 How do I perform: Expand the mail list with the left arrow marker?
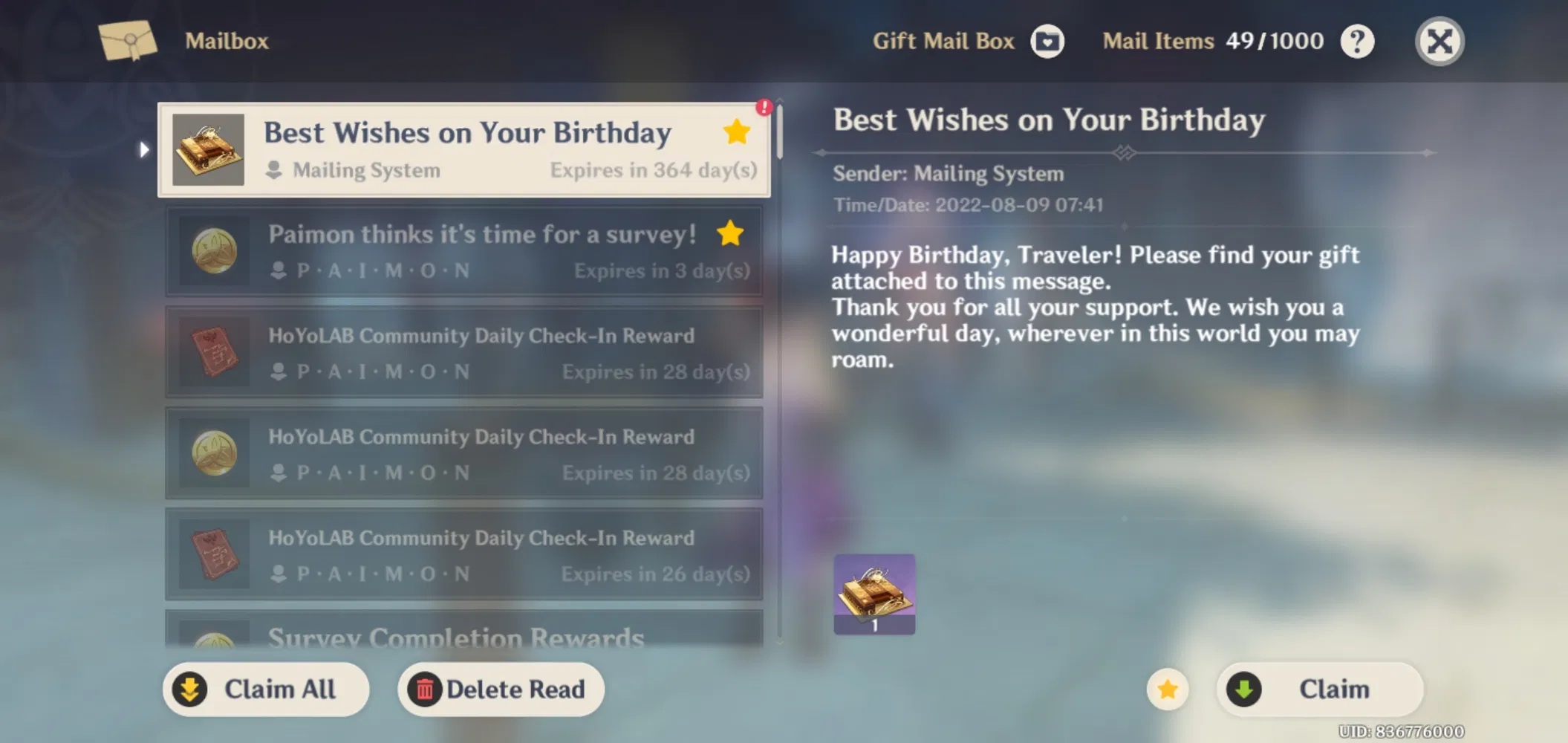(143, 149)
